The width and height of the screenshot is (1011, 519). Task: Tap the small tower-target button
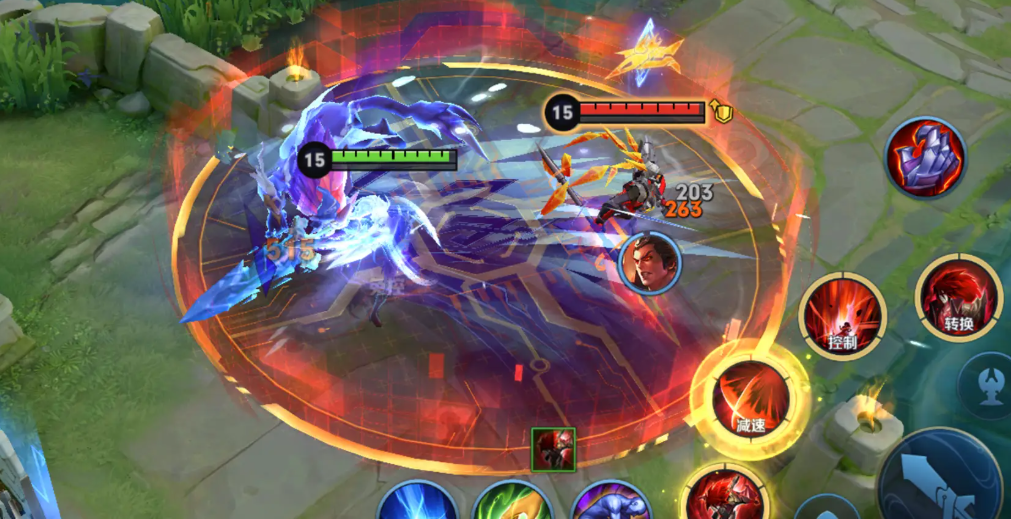coord(989,384)
